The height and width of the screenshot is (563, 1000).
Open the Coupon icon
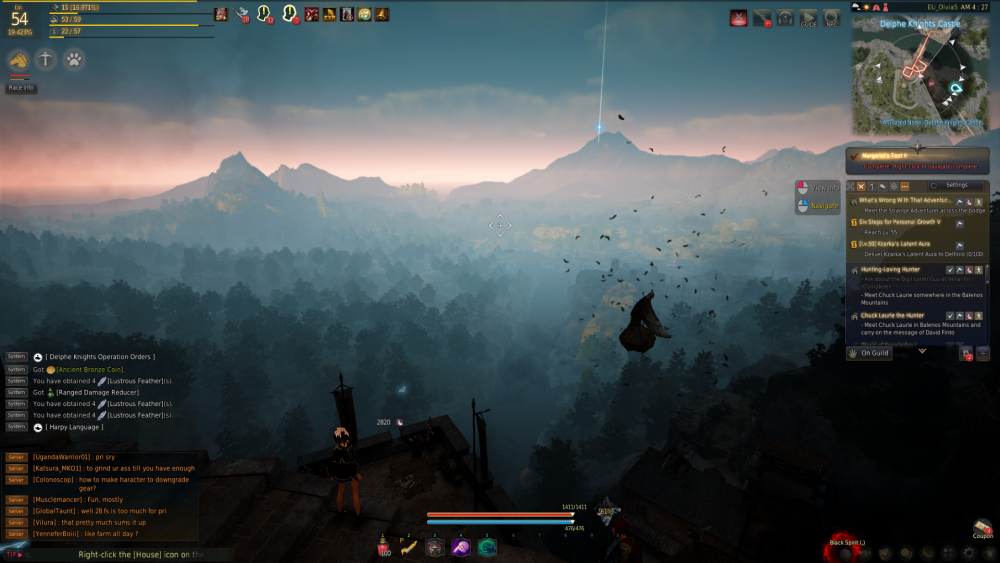(x=983, y=527)
